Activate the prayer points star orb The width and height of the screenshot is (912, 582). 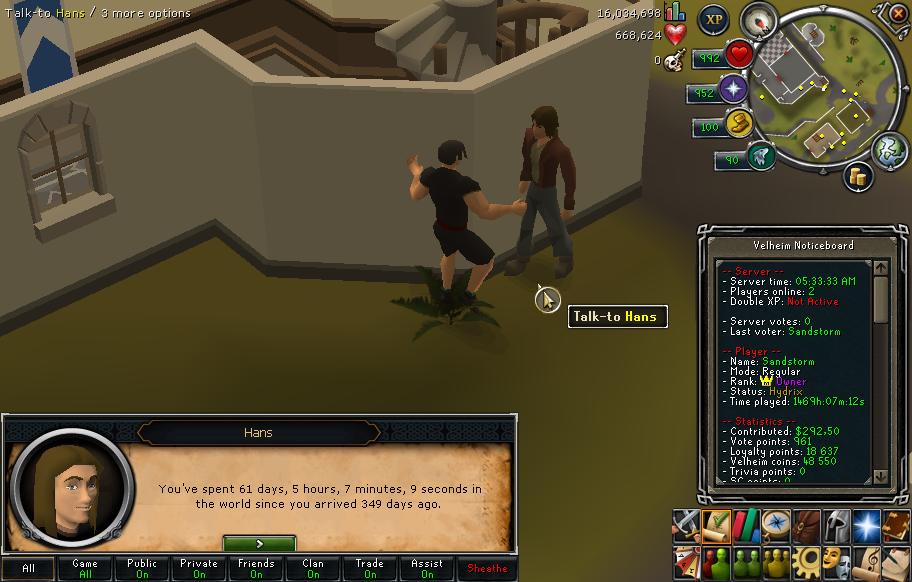click(x=735, y=91)
